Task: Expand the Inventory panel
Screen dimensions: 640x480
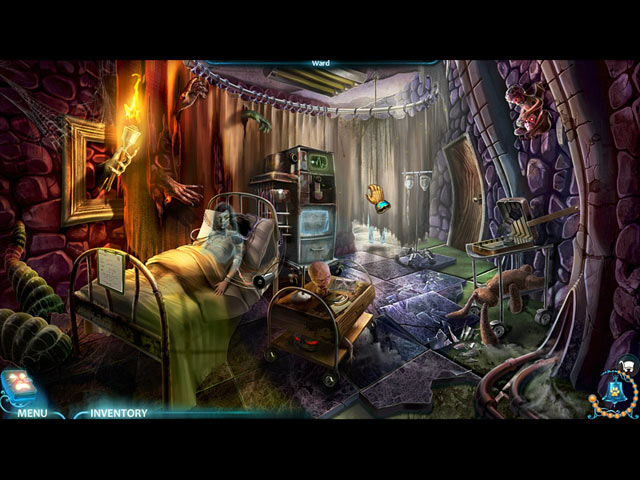Action: (x=118, y=412)
